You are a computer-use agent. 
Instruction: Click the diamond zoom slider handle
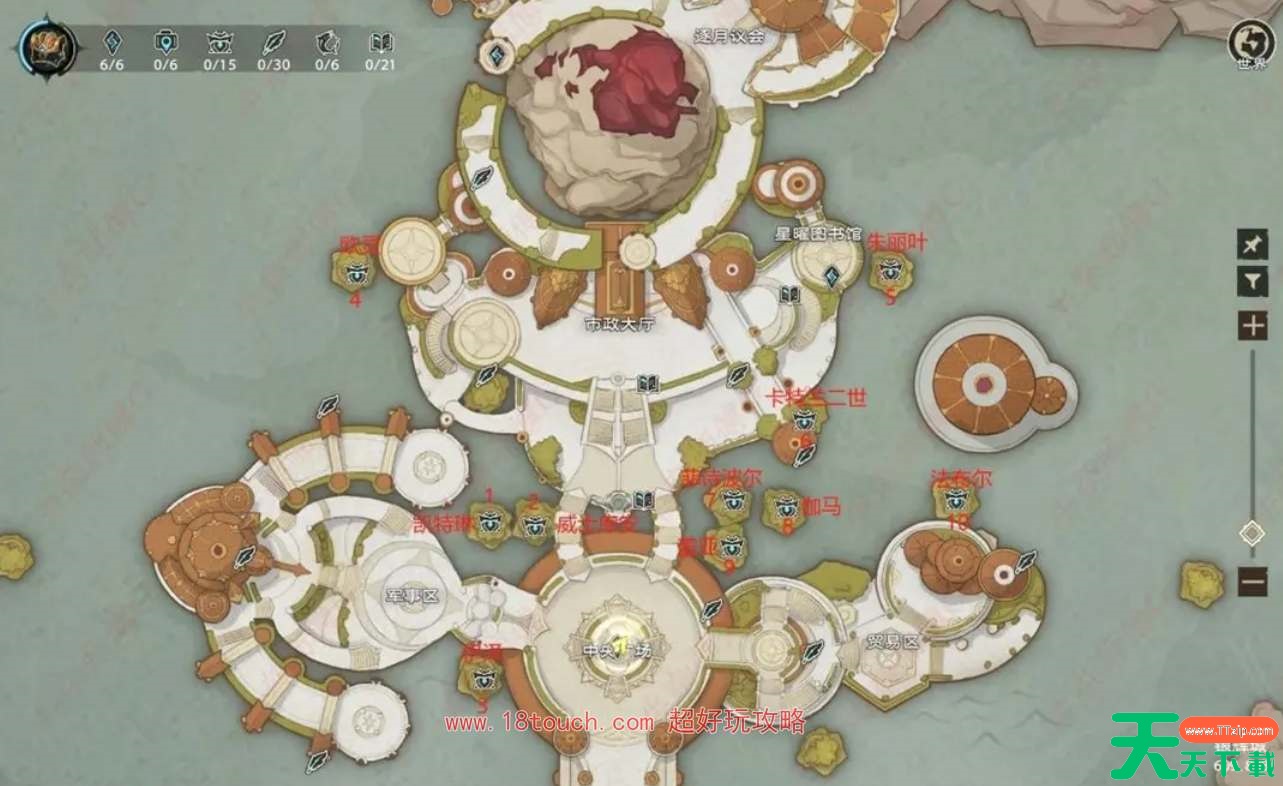1252,533
